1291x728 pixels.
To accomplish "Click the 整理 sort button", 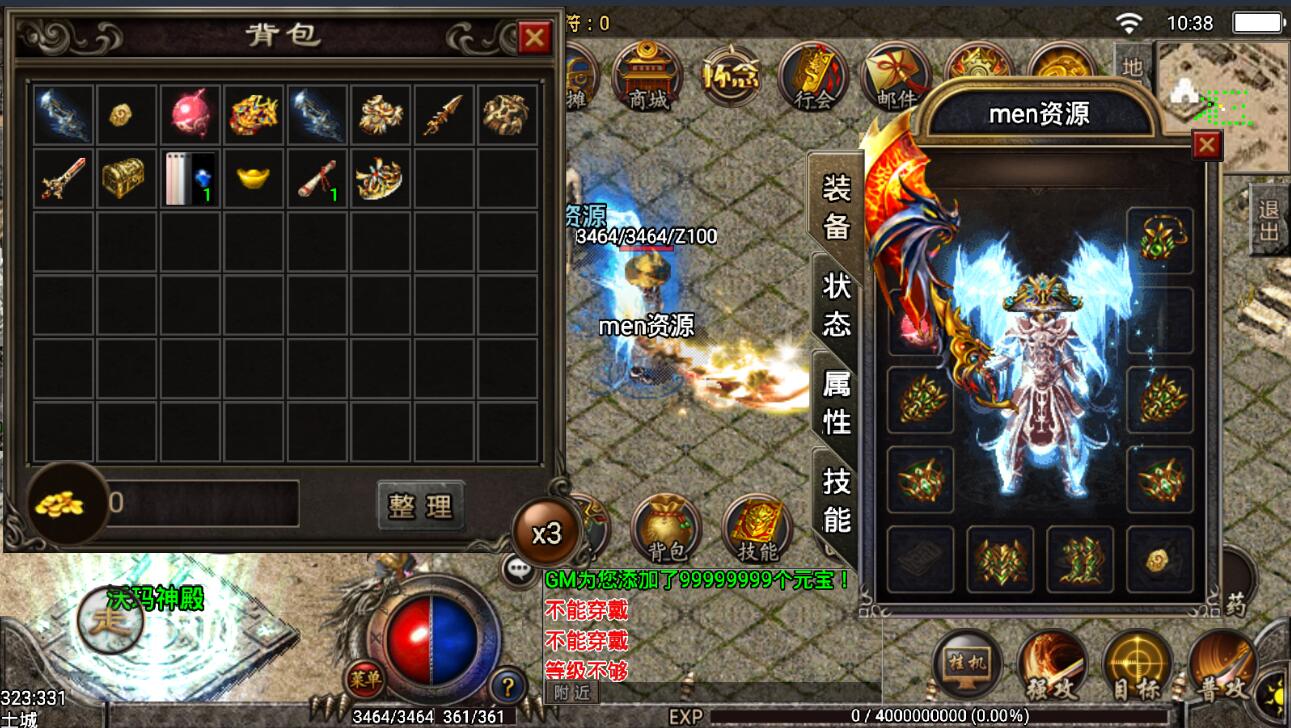I will point(421,506).
